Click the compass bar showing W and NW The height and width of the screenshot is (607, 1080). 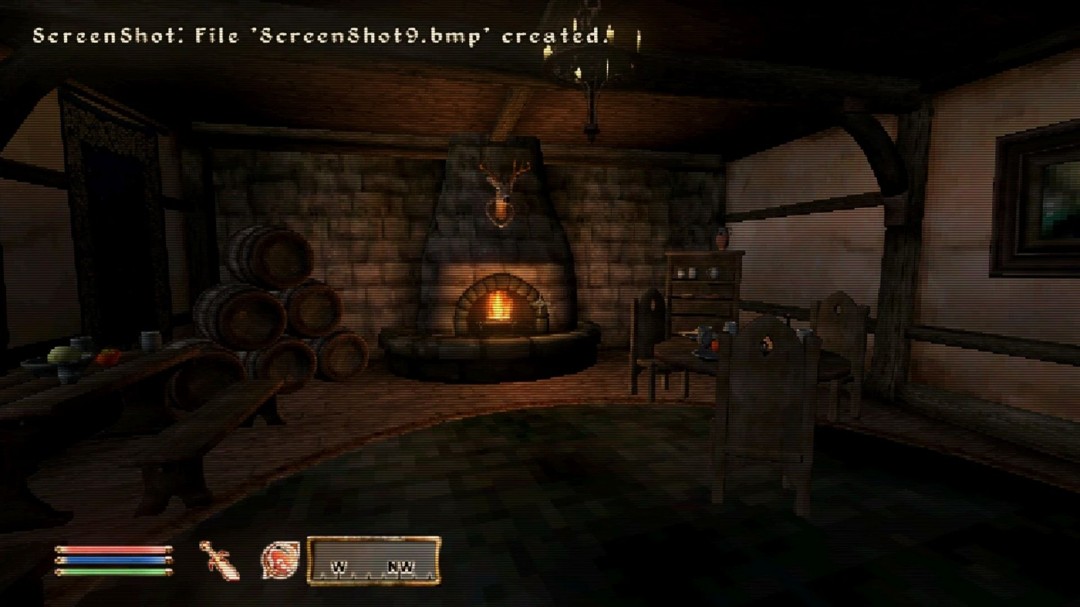[x=373, y=560]
